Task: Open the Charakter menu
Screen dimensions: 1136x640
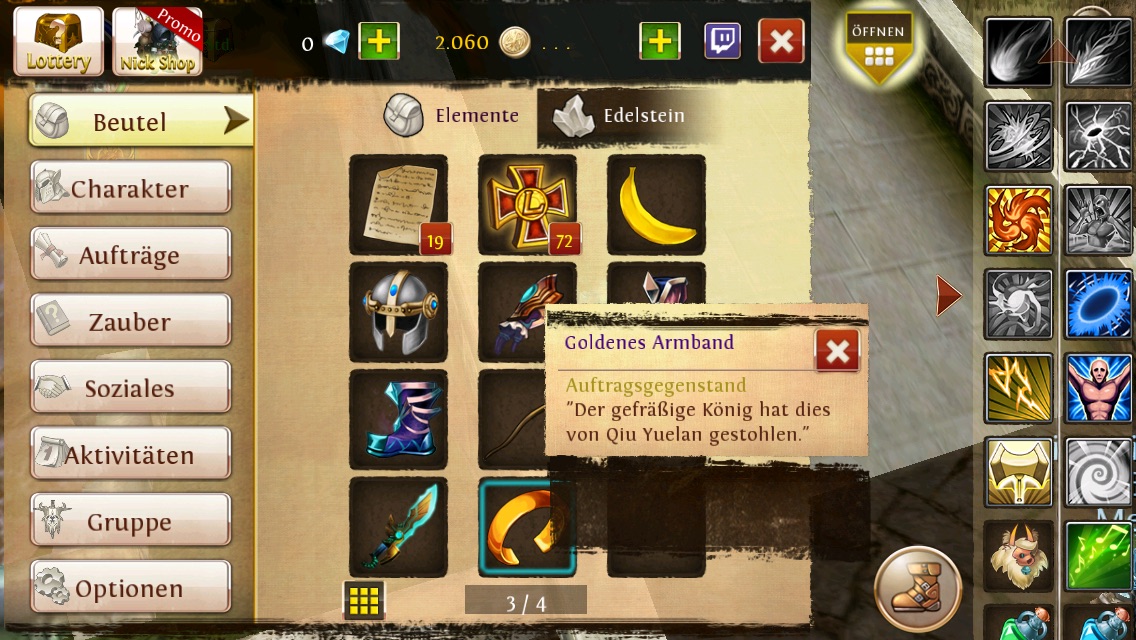Action: (130, 188)
